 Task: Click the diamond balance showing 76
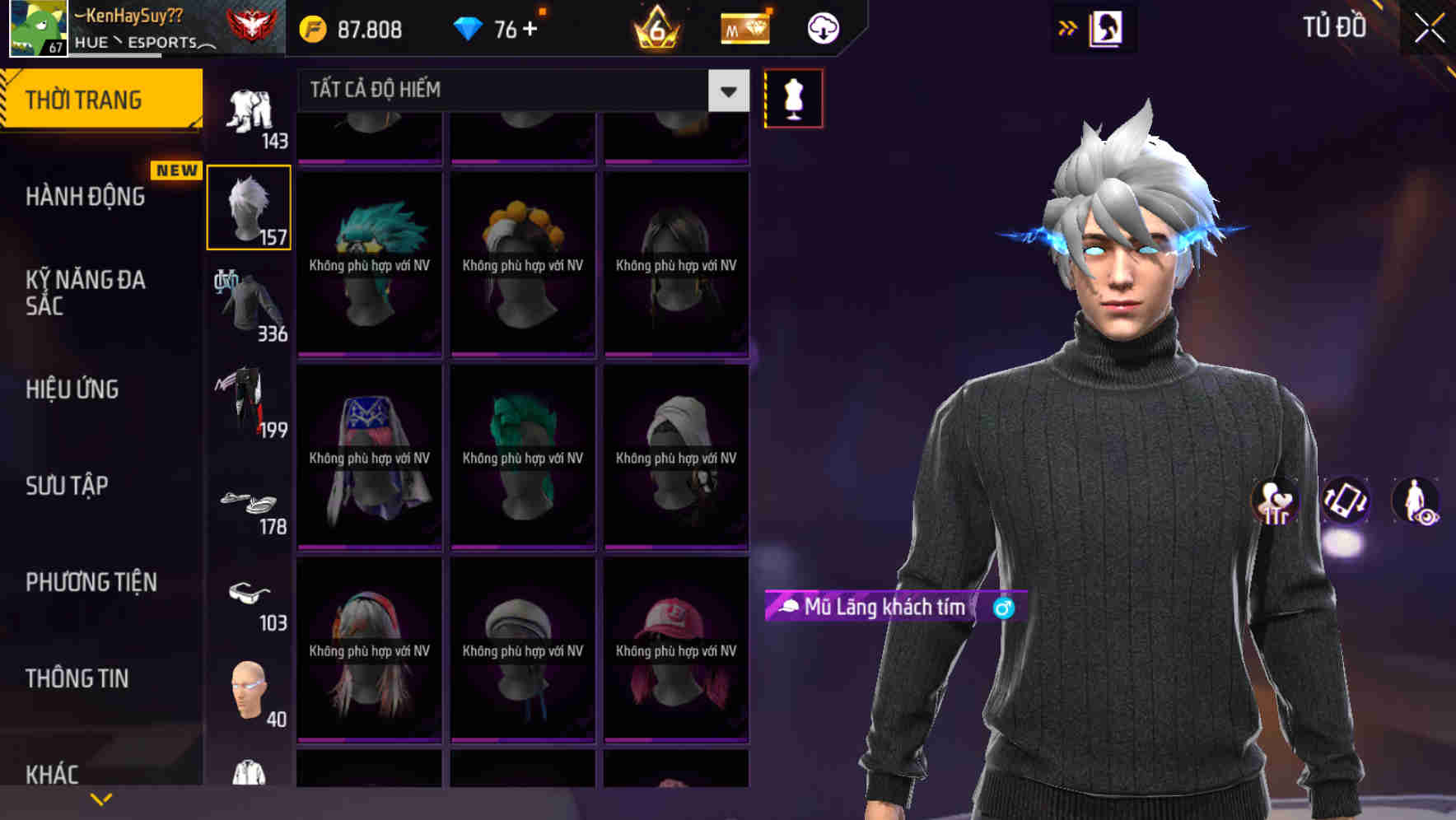[496, 27]
